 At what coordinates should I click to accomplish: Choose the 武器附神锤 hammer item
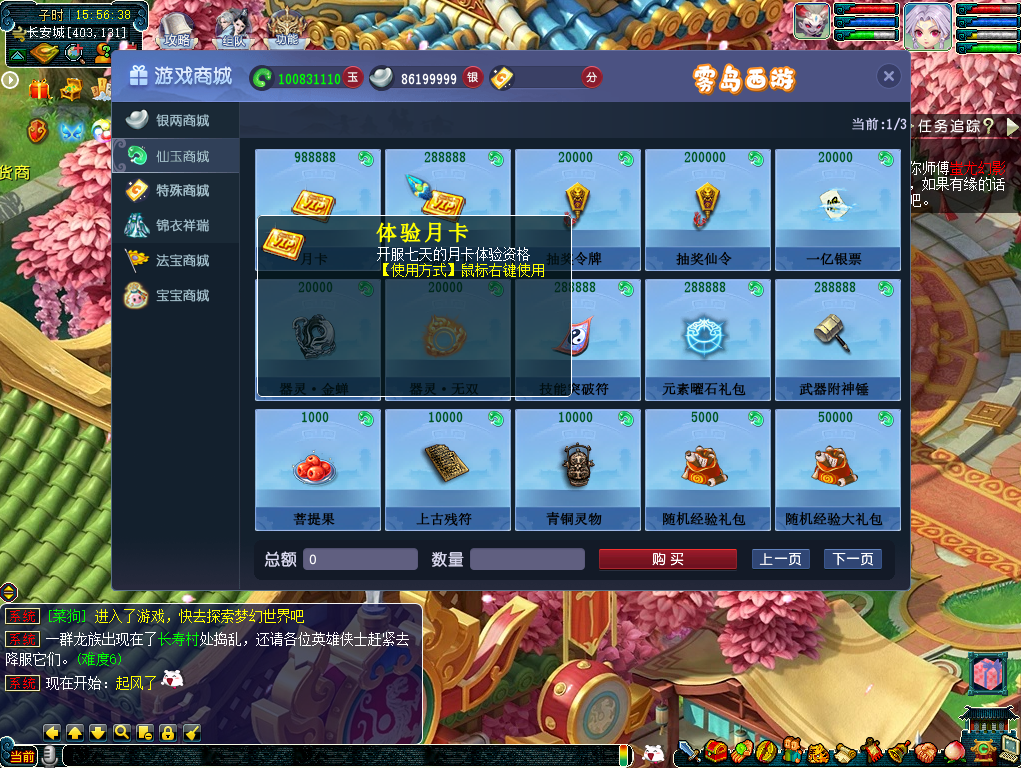pyautogui.click(x=837, y=339)
